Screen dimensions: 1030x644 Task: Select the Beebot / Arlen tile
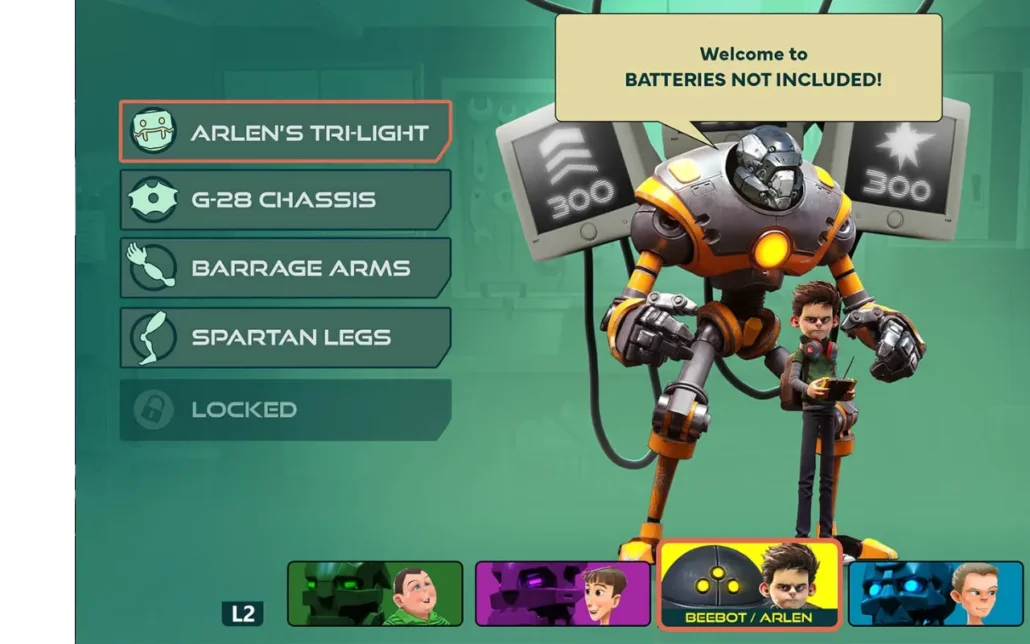point(749,585)
